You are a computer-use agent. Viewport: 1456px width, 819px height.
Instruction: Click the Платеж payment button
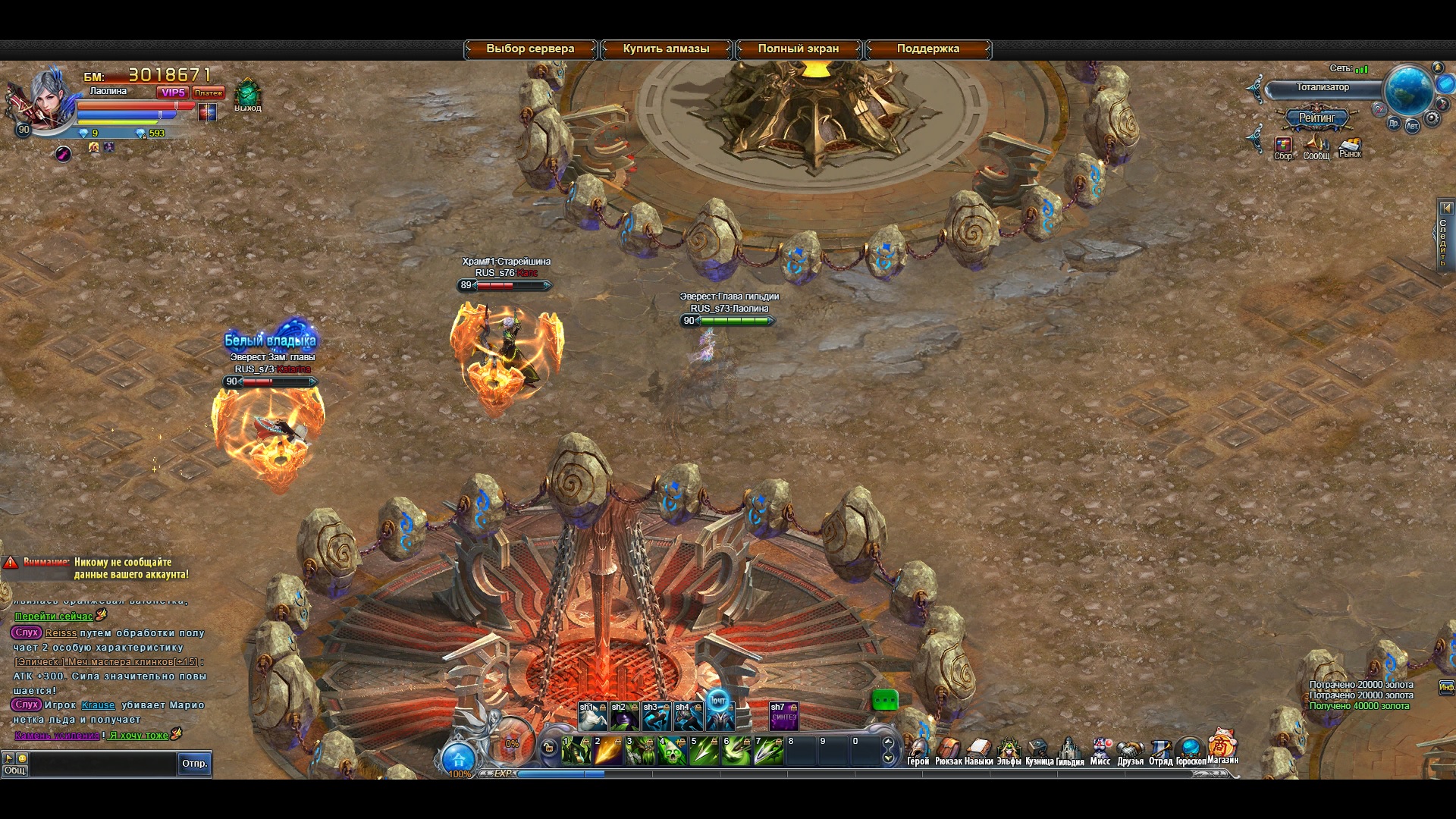[x=208, y=93]
